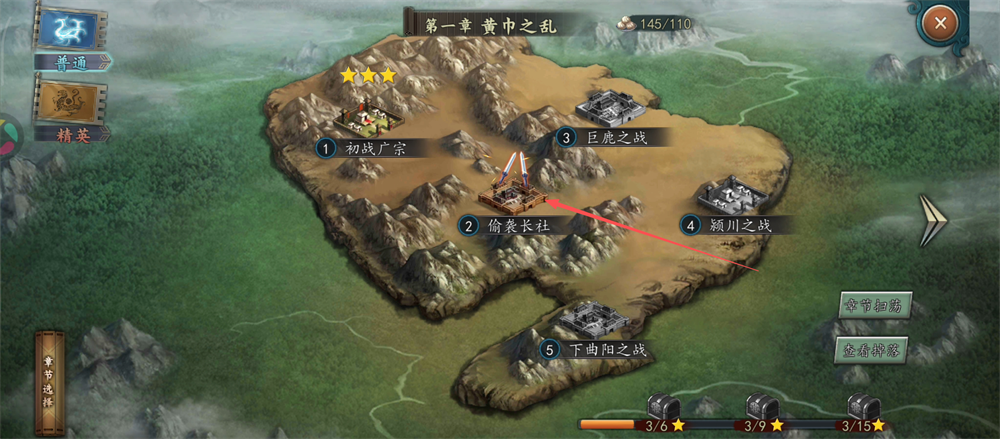Claim the 3/15 star reward chest
This screenshot has width=1000, height=439.
(x=862, y=410)
